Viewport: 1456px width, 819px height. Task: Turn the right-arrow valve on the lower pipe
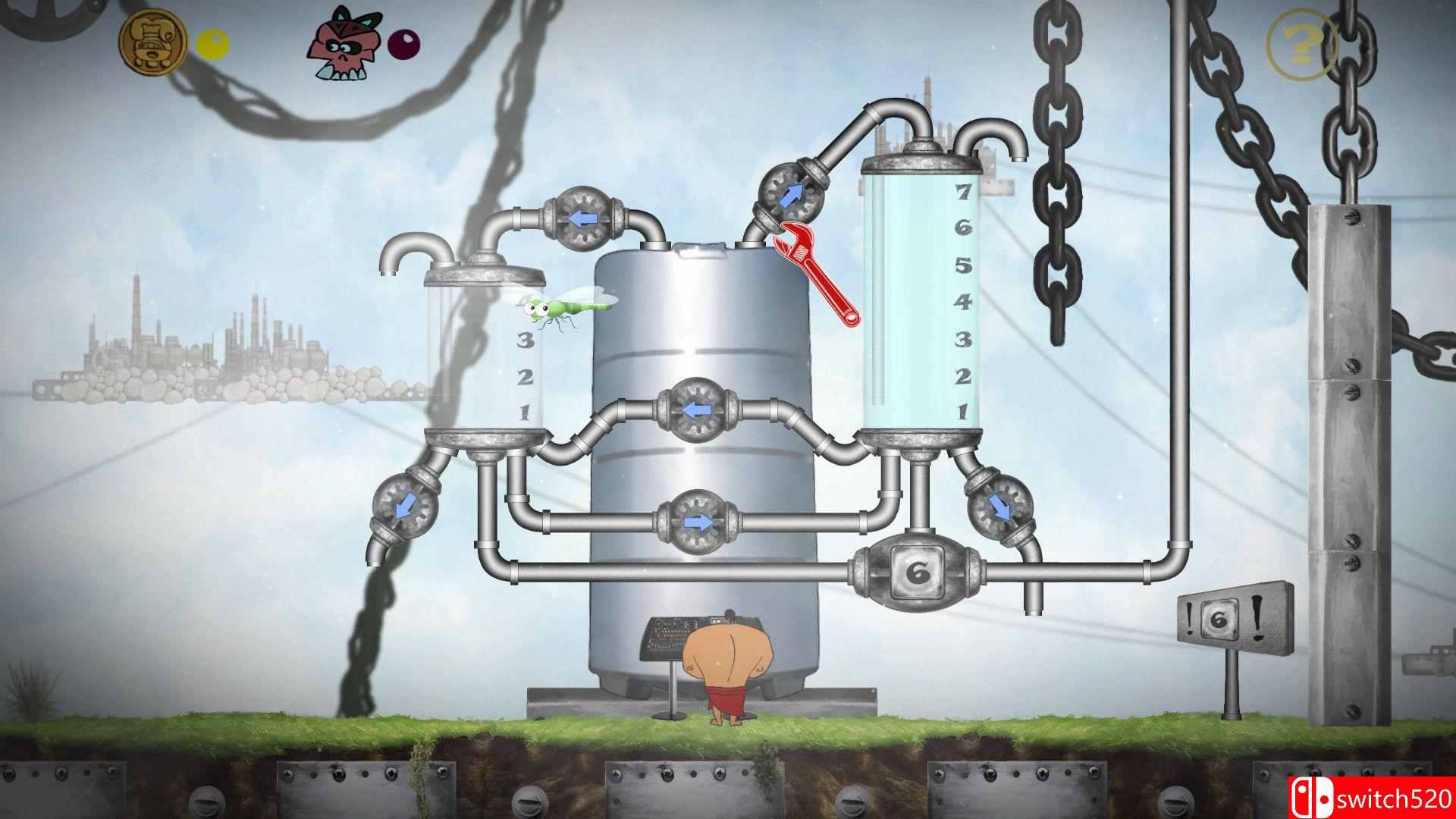pos(700,519)
